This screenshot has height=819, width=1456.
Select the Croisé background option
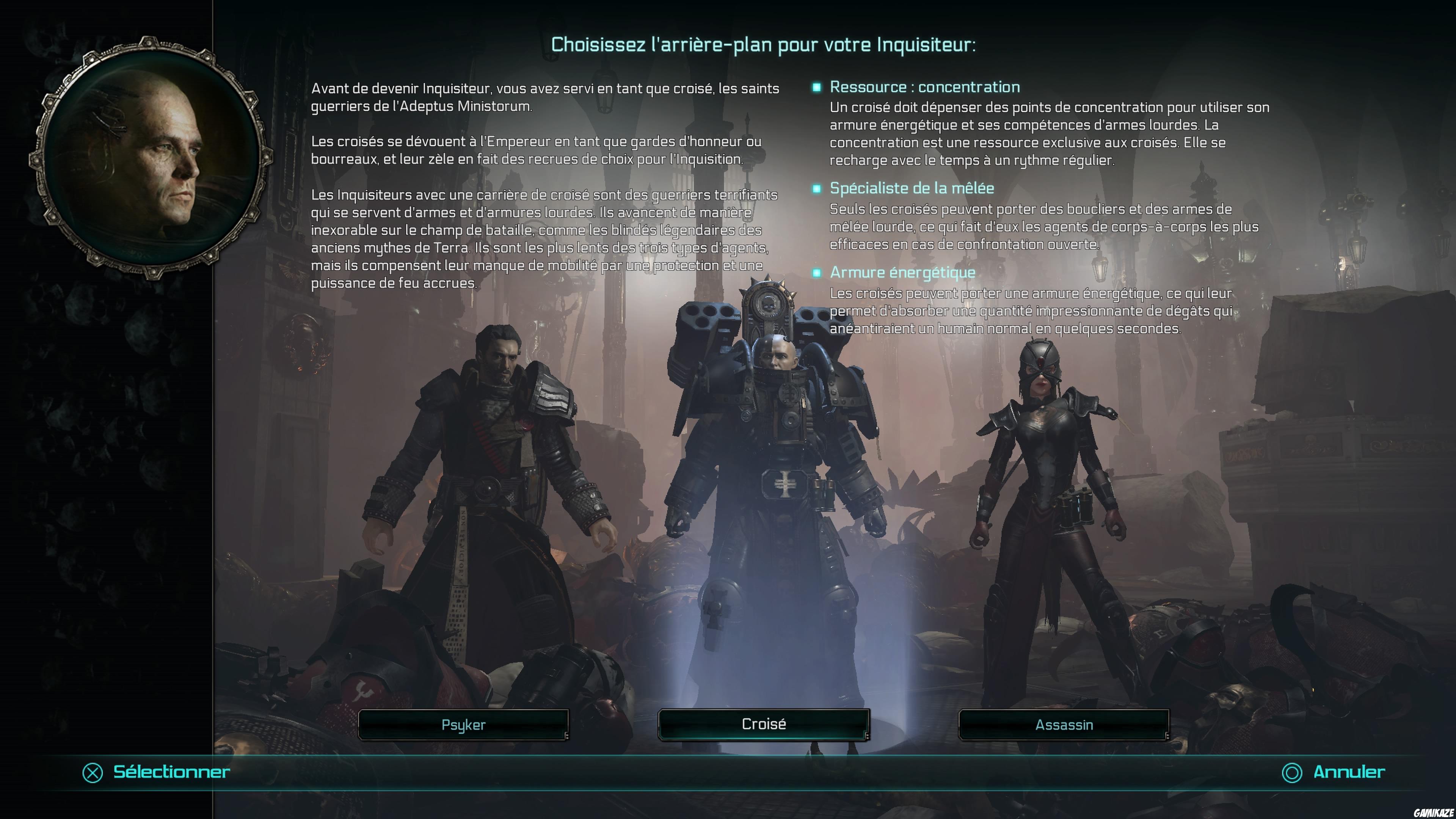(763, 725)
